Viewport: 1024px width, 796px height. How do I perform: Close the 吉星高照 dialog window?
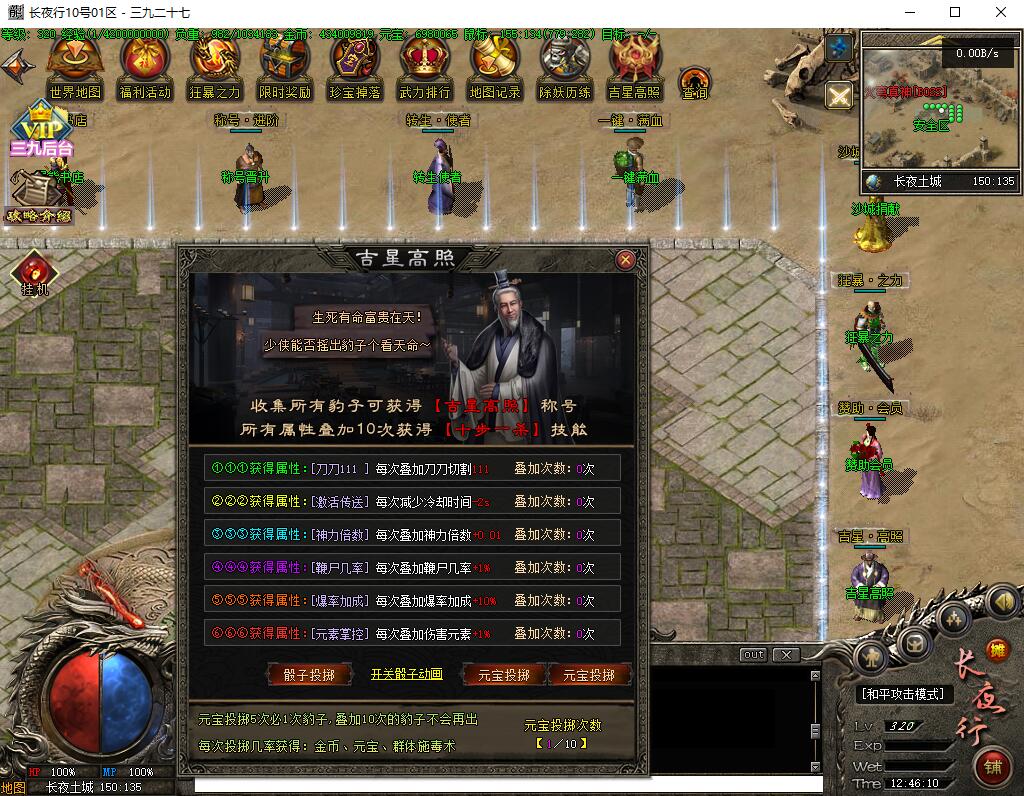626,260
